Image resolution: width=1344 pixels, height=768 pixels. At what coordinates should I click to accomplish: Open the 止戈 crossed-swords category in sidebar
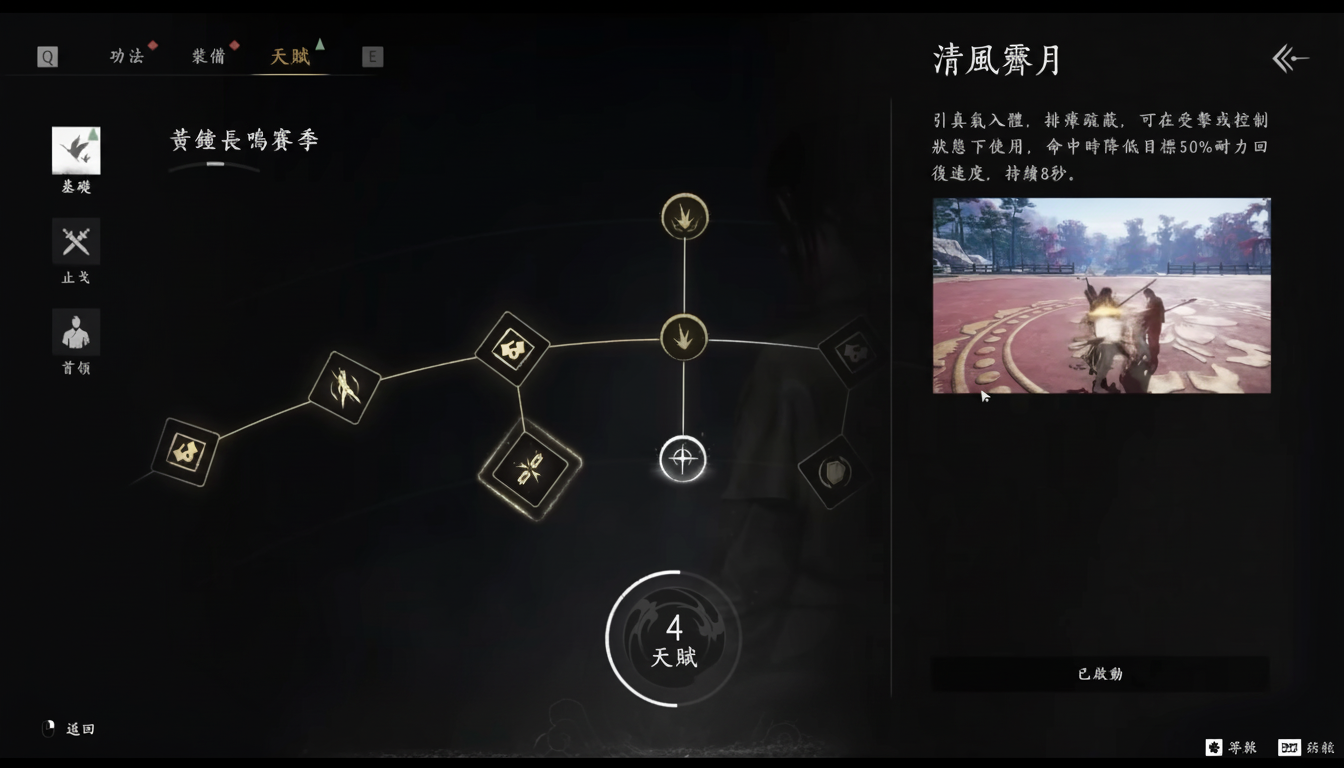pos(75,241)
